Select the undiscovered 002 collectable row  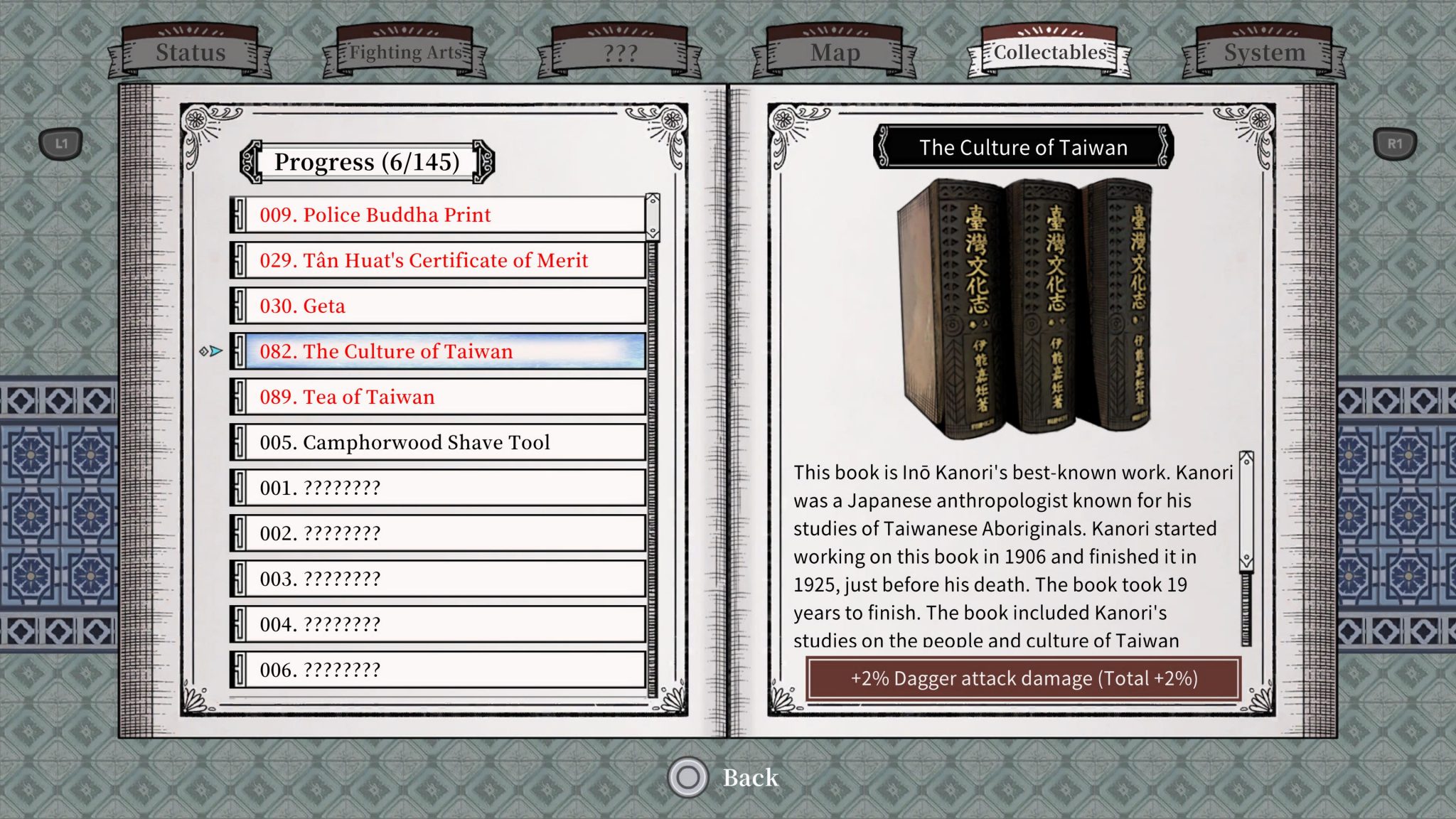pos(438,533)
